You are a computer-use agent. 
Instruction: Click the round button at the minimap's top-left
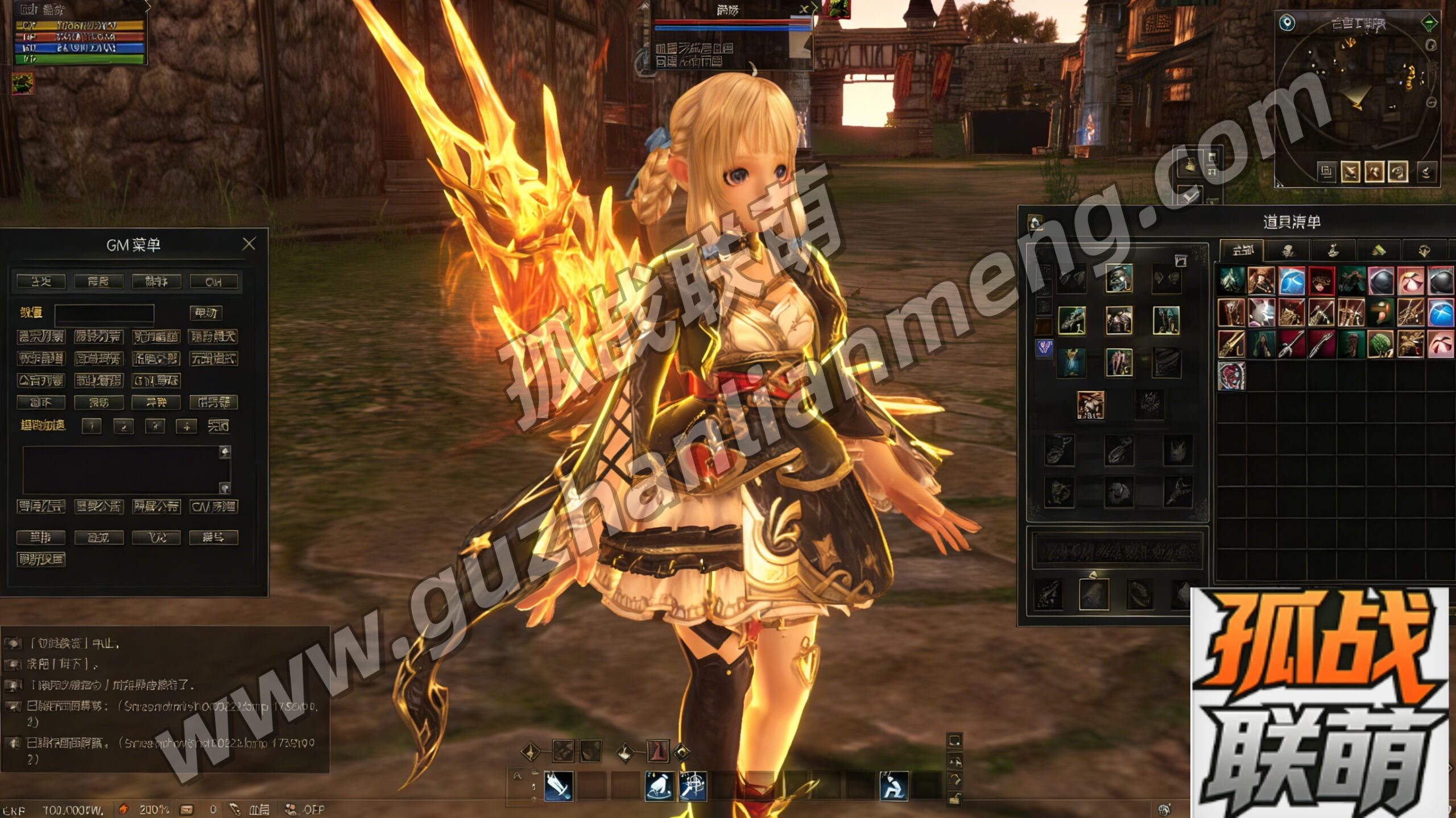coord(1287,23)
